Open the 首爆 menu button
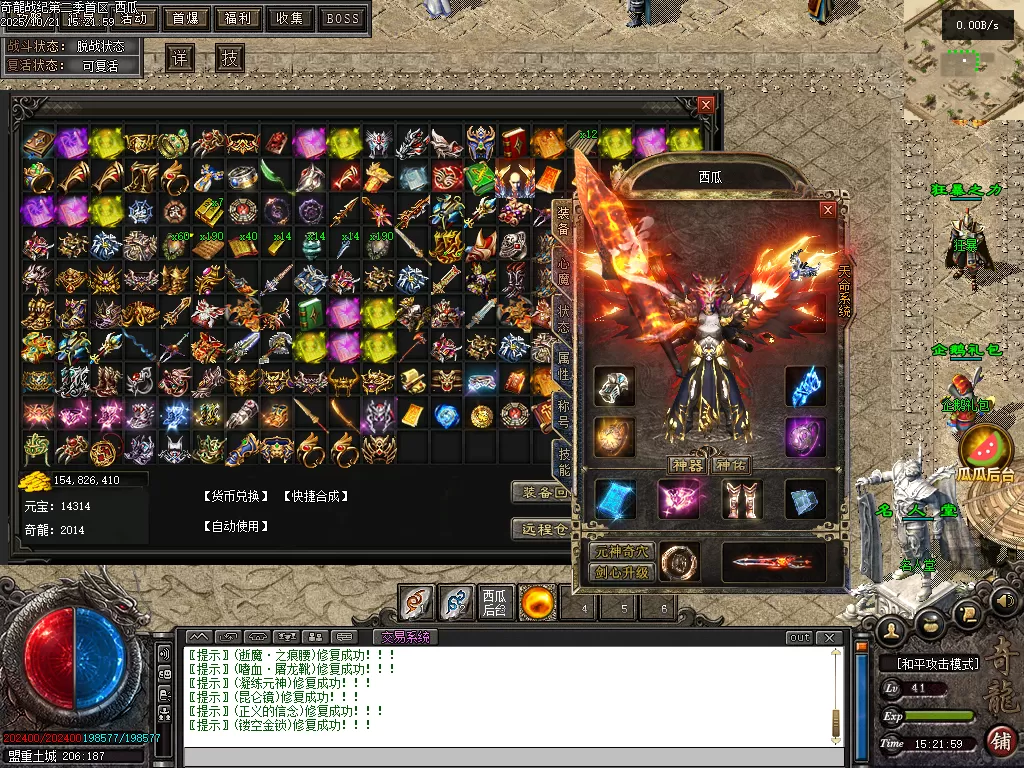 [x=185, y=18]
